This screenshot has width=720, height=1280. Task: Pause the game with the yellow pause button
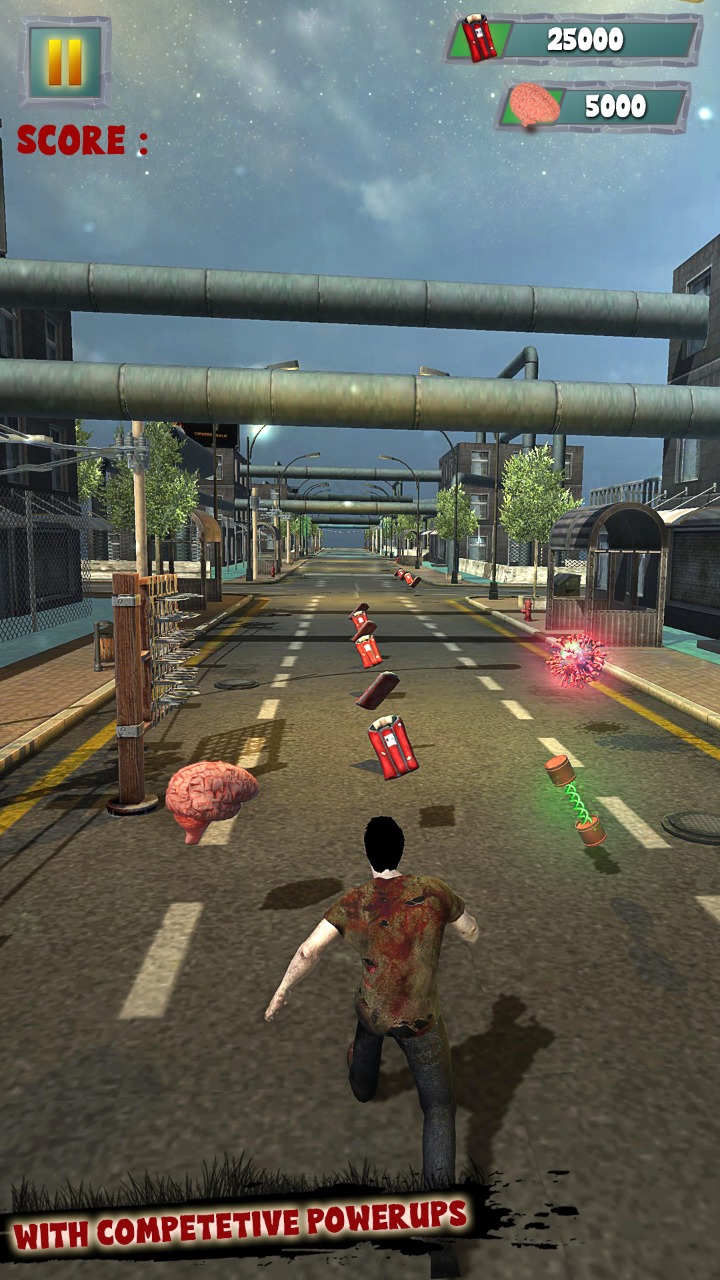[x=65, y=62]
